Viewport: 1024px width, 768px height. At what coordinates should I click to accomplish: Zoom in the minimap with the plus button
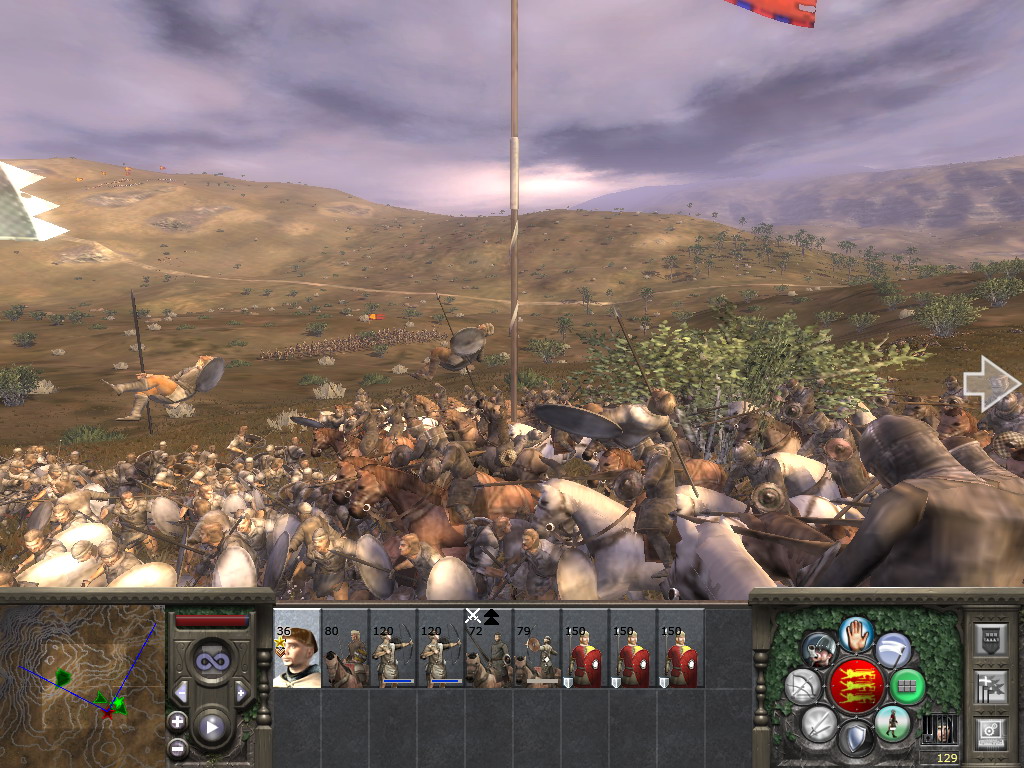[178, 721]
